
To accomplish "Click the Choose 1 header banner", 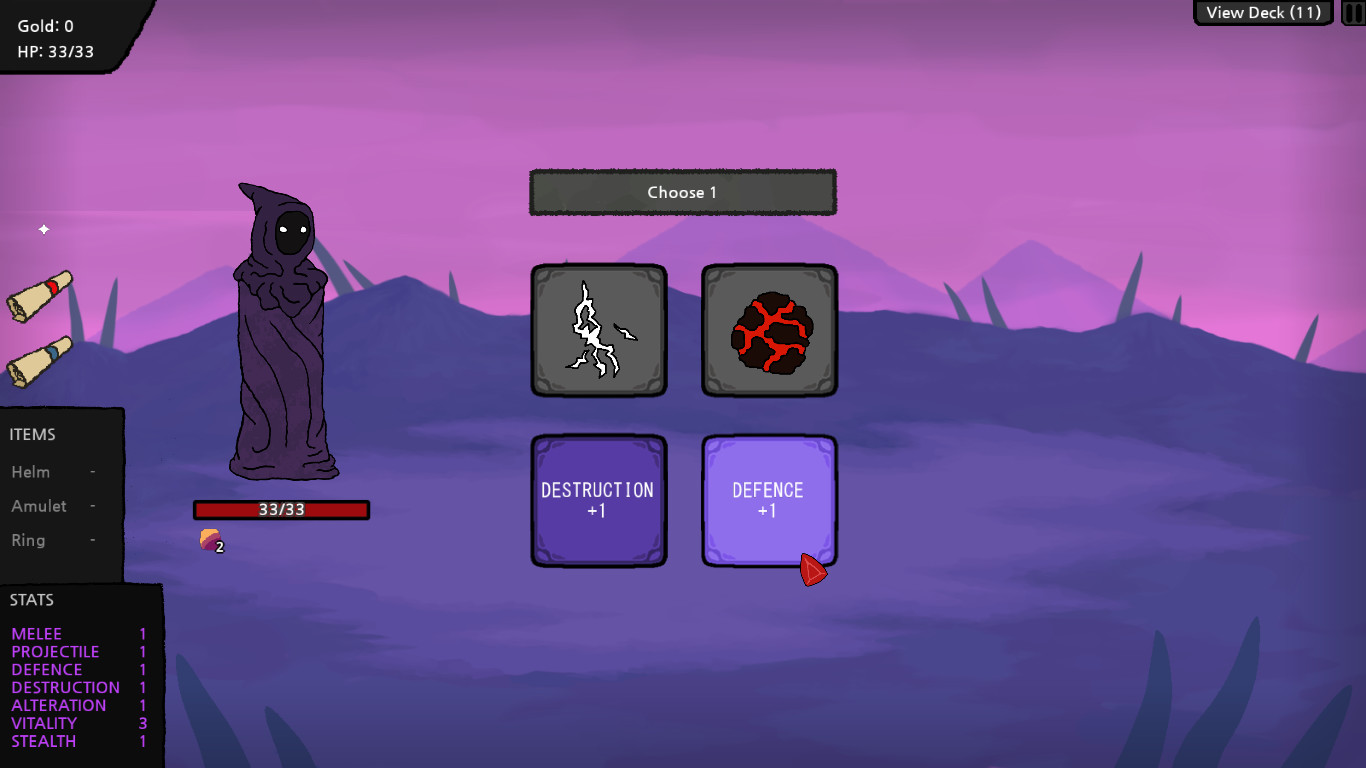I will [x=683, y=192].
